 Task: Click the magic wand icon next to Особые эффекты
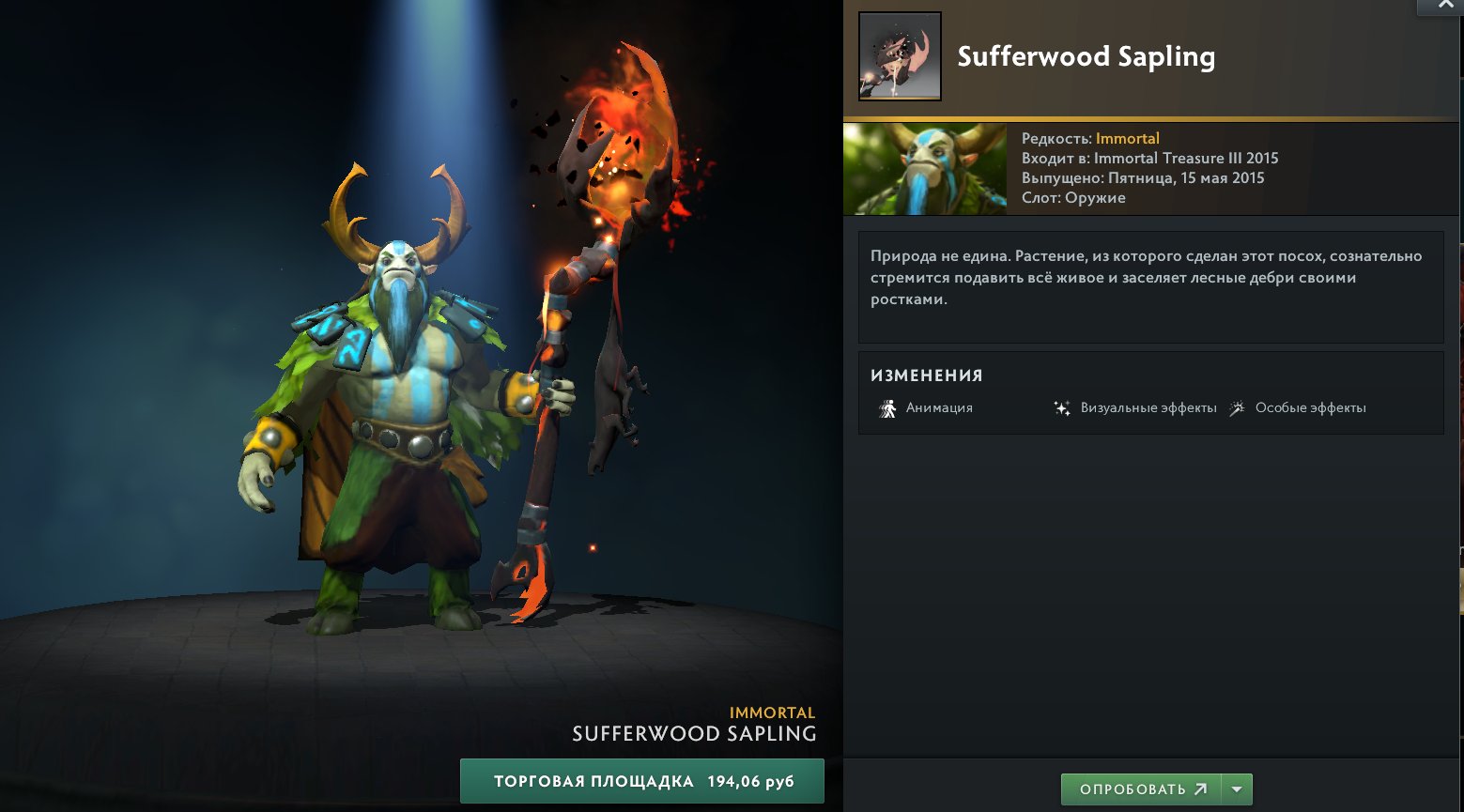(1238, 407)
